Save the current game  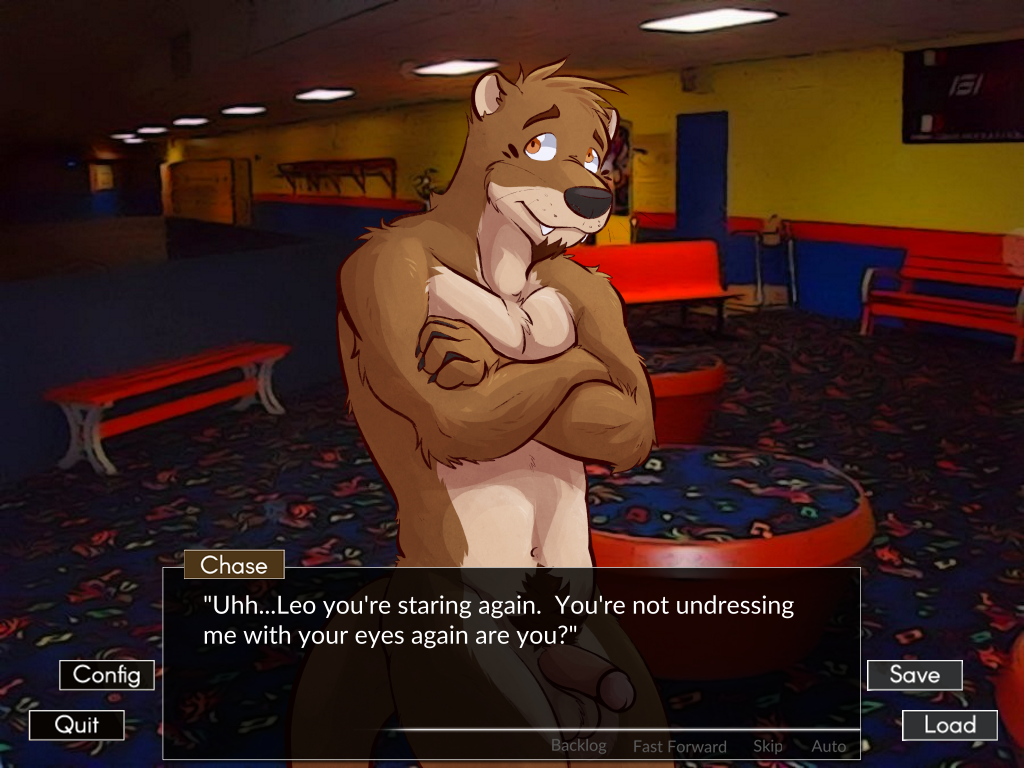(914, 675)
